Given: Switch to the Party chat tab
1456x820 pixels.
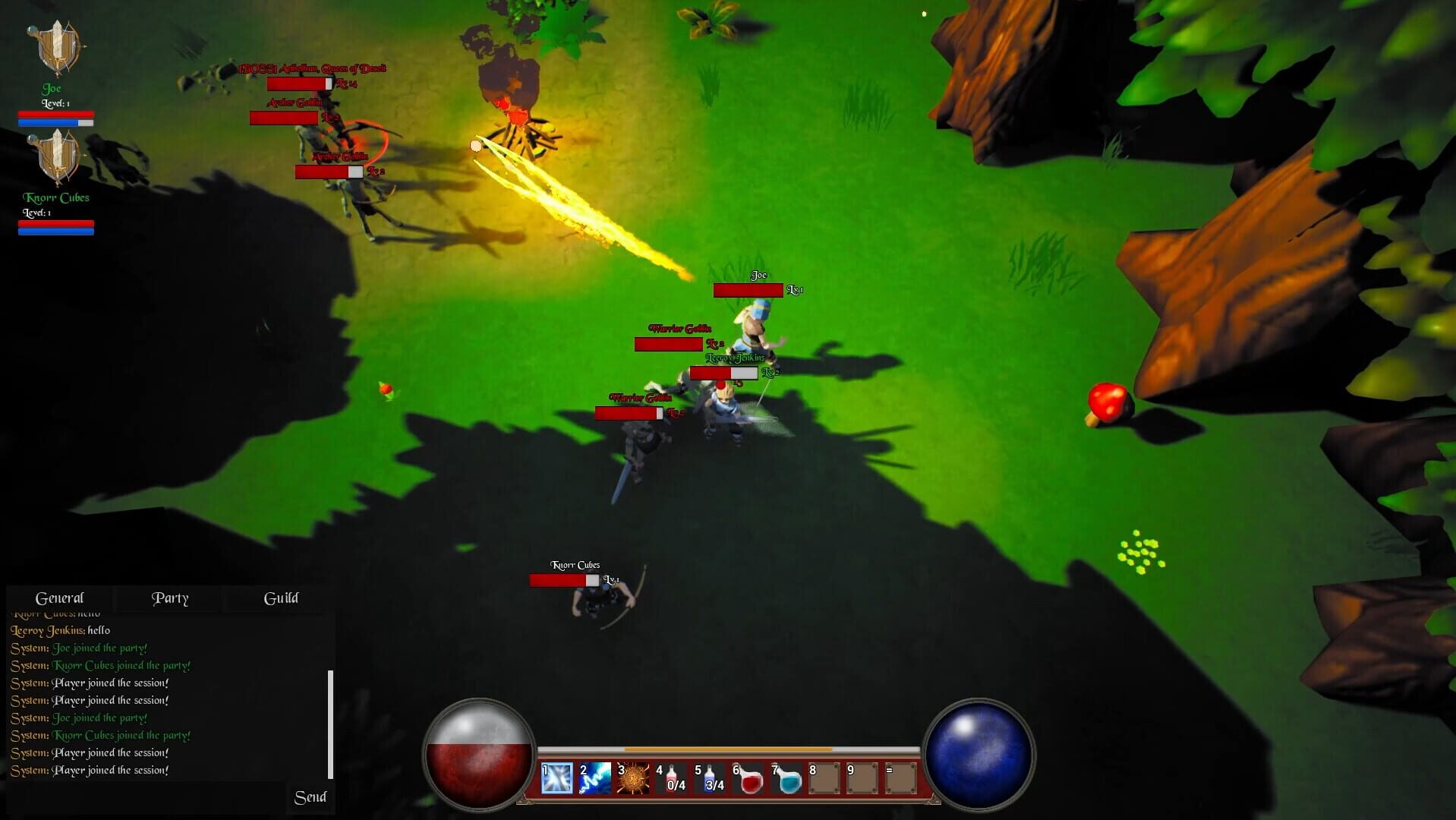Looking at the screenshot, I should point(170,598).
